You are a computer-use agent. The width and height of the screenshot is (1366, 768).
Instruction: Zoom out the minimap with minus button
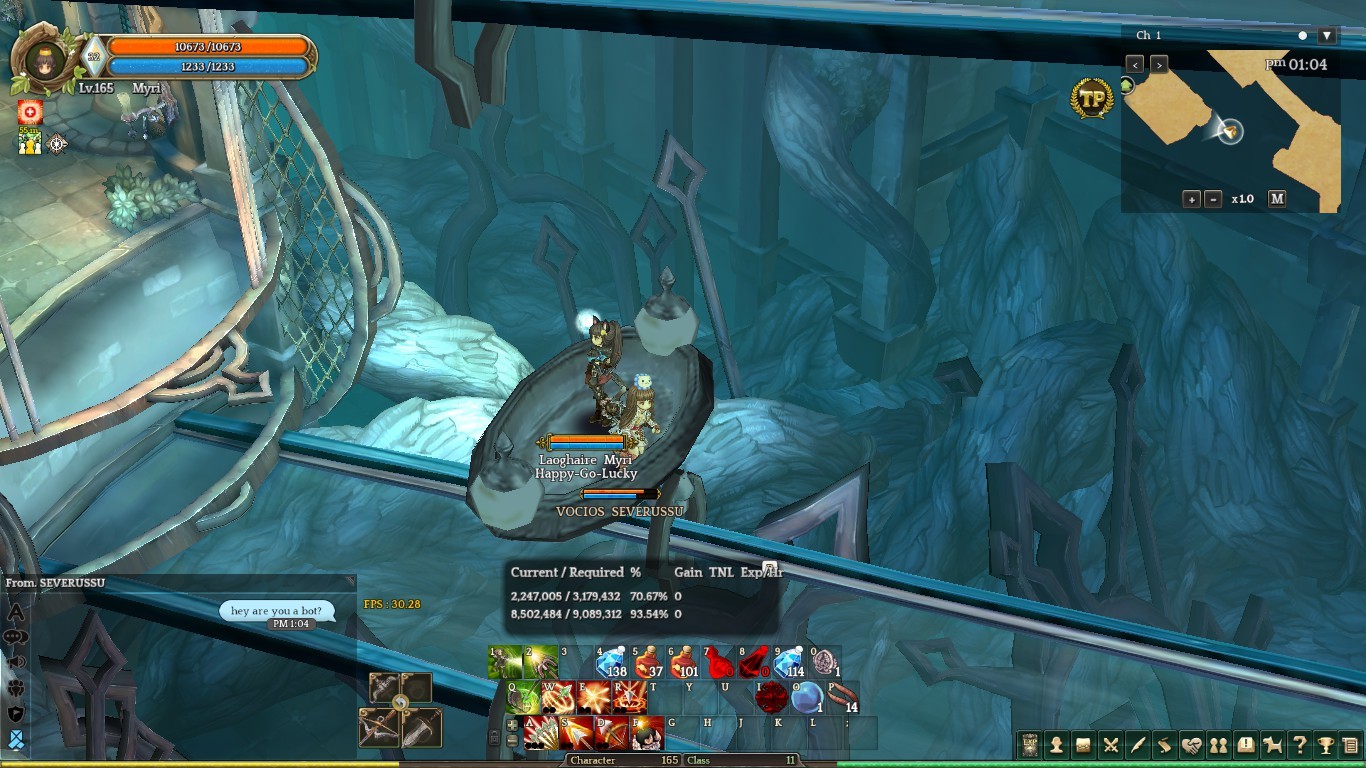tap(1213, 199)
